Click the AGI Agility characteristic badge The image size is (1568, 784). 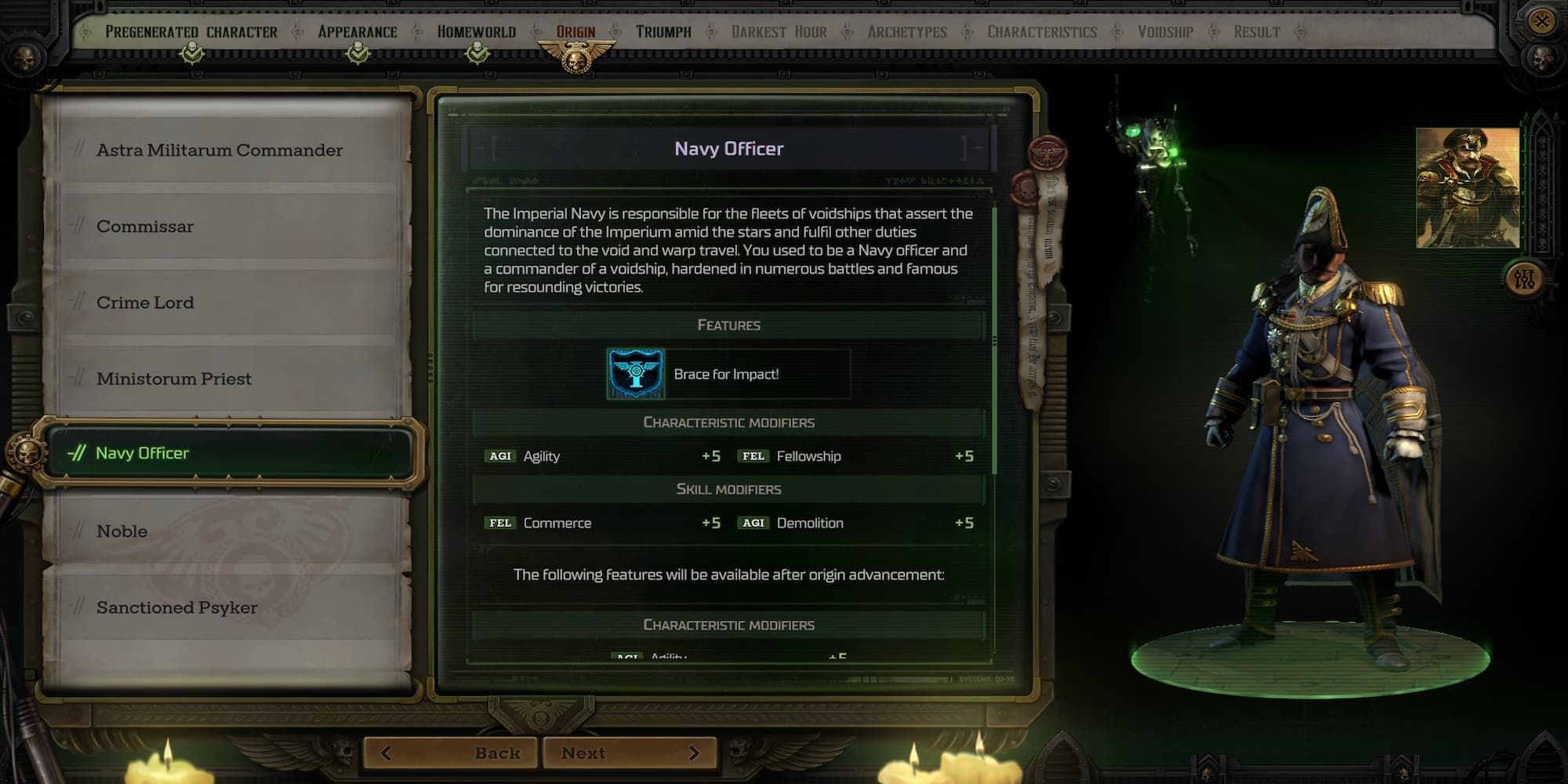pyautogui.click(x=500, y=456)
